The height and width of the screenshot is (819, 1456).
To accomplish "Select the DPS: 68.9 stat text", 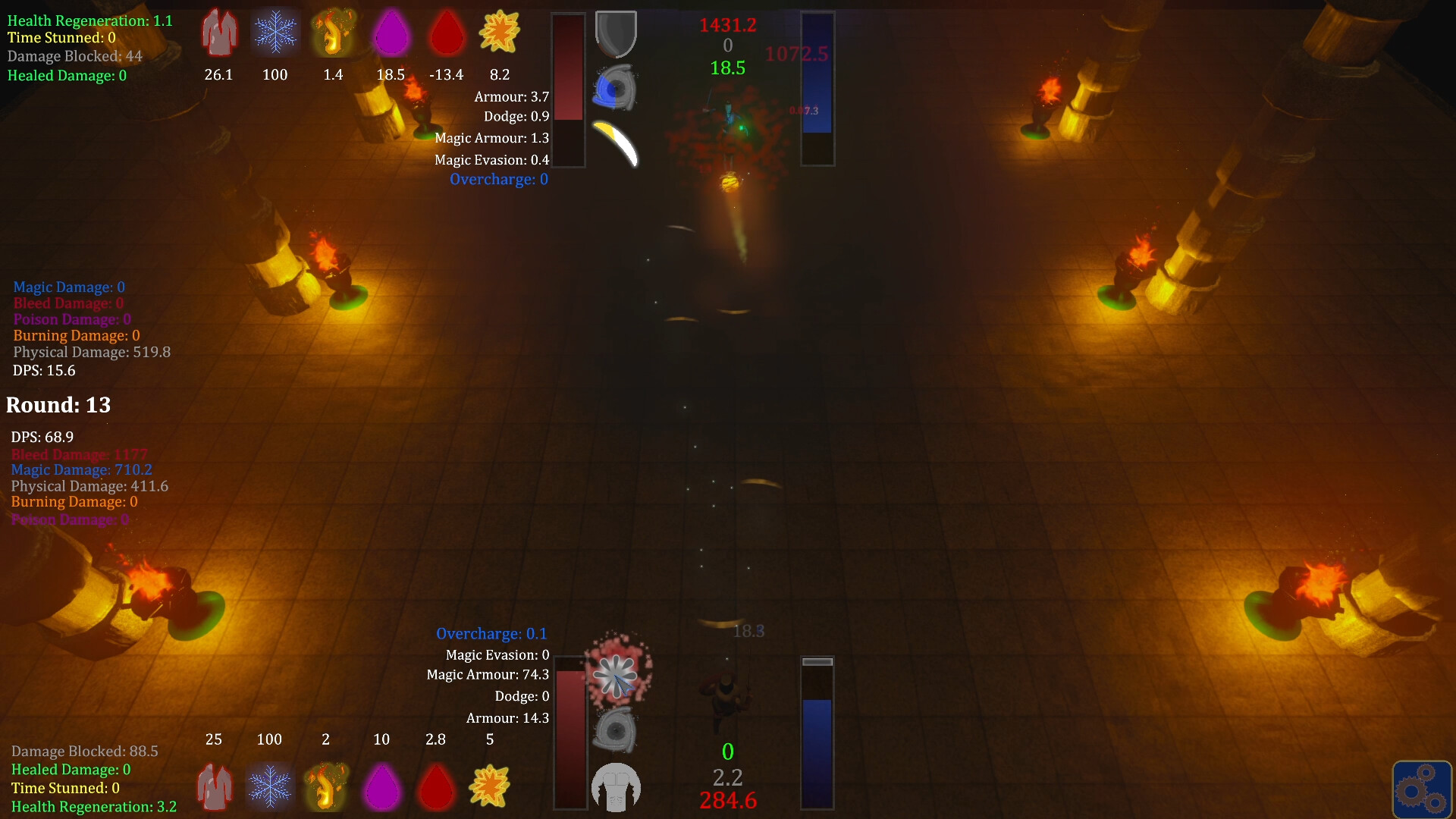I will pyautogui.click(x=41, y=437).
